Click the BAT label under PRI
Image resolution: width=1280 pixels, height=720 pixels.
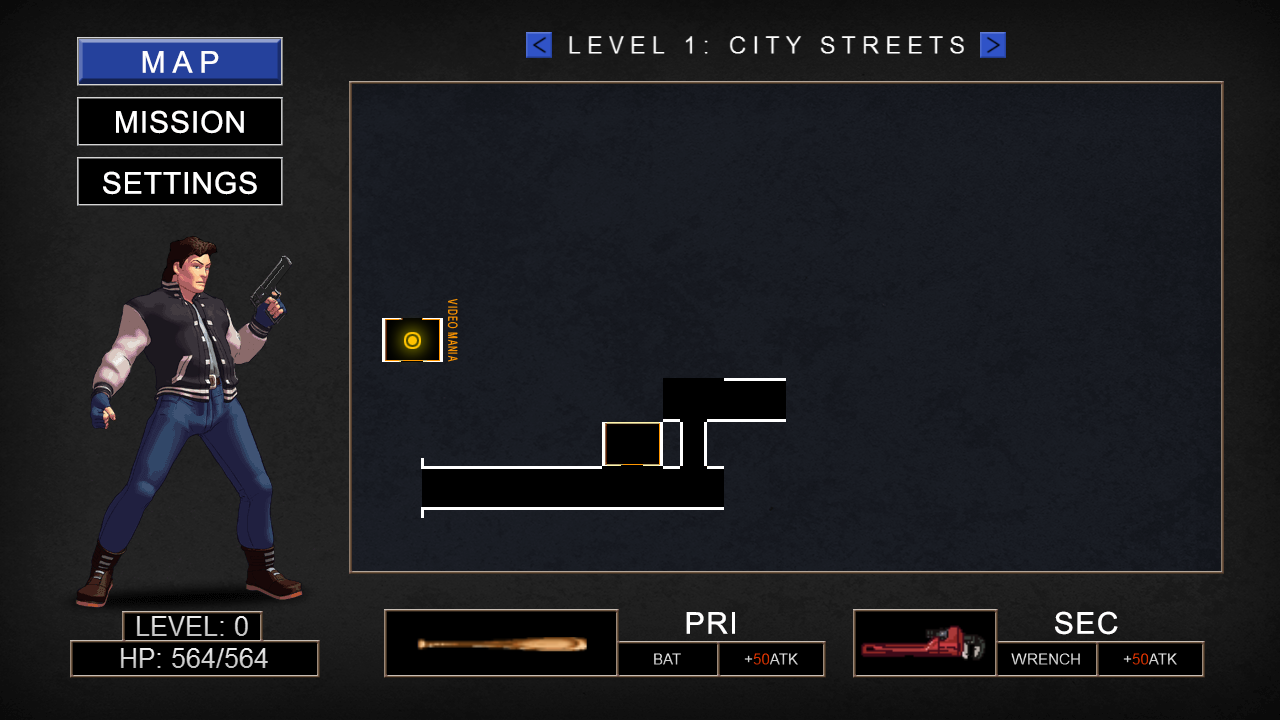coord(667,659)
